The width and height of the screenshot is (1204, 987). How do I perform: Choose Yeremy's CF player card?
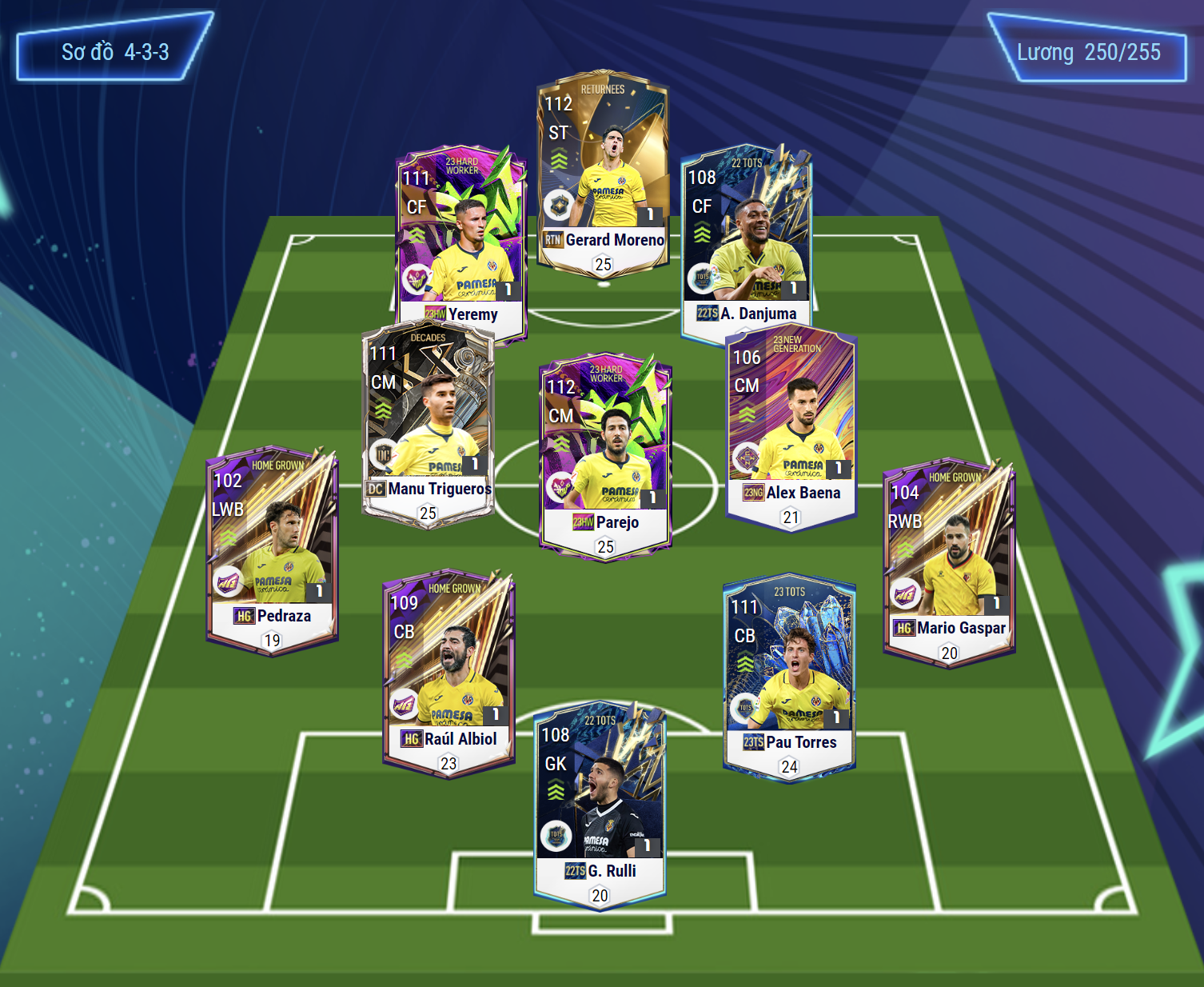coord(461,240)
